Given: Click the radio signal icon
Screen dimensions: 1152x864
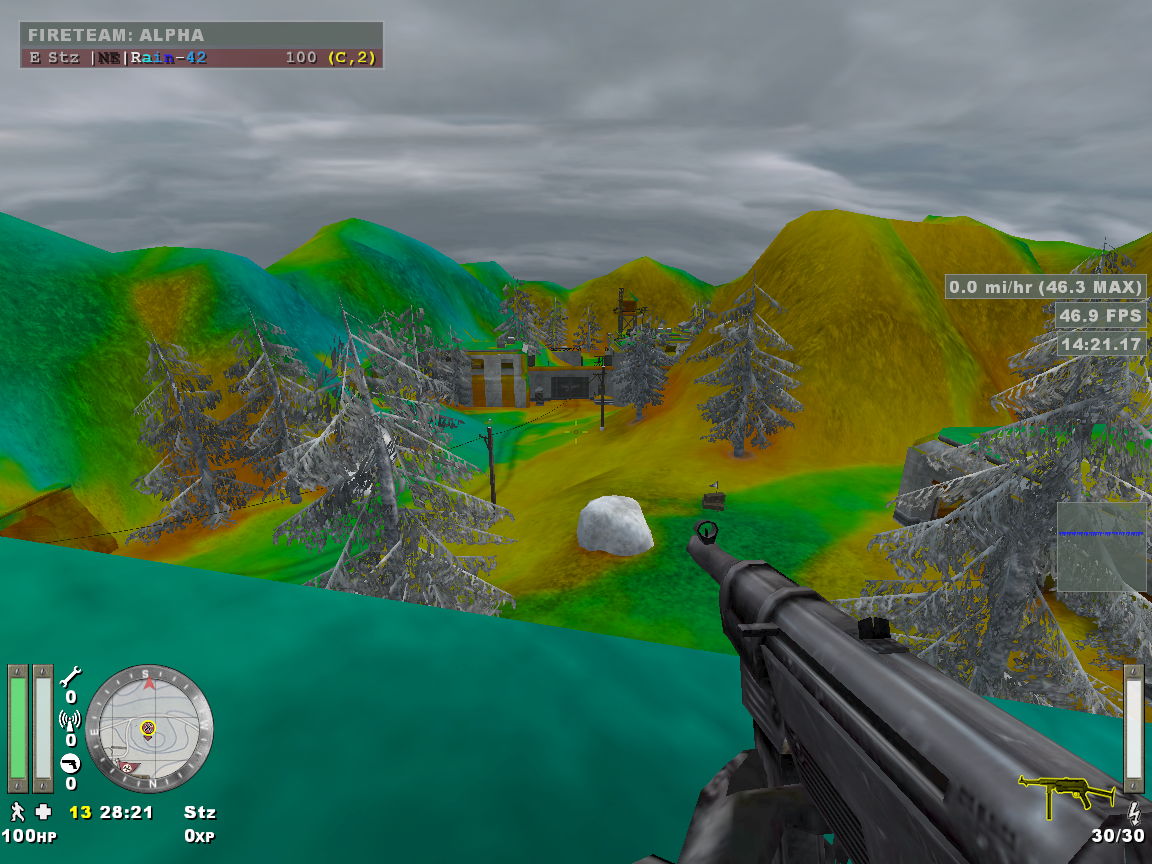Looking at the screenshot, I should click(x=70, y=719).
